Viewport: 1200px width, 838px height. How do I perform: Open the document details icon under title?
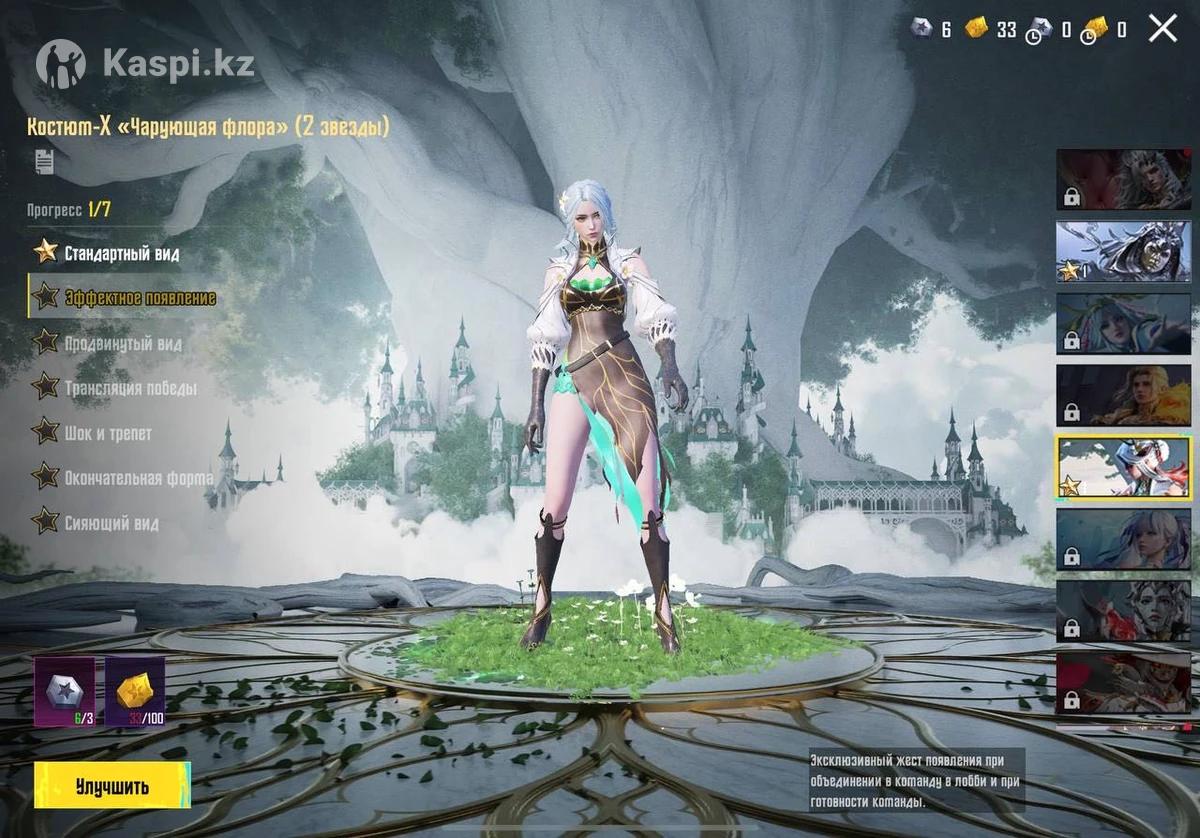44,161
